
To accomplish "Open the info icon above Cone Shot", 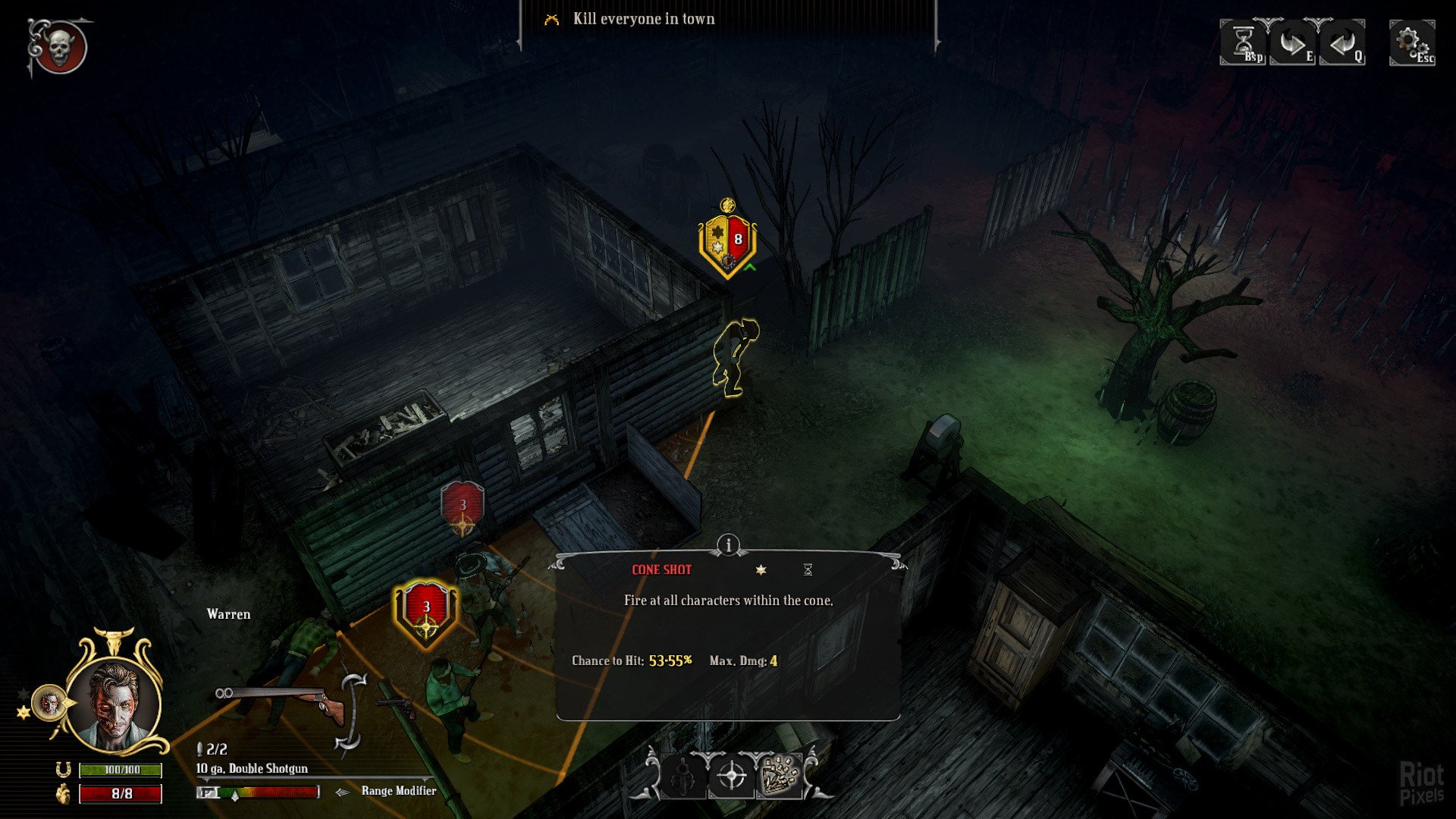I will pos(728,544).
